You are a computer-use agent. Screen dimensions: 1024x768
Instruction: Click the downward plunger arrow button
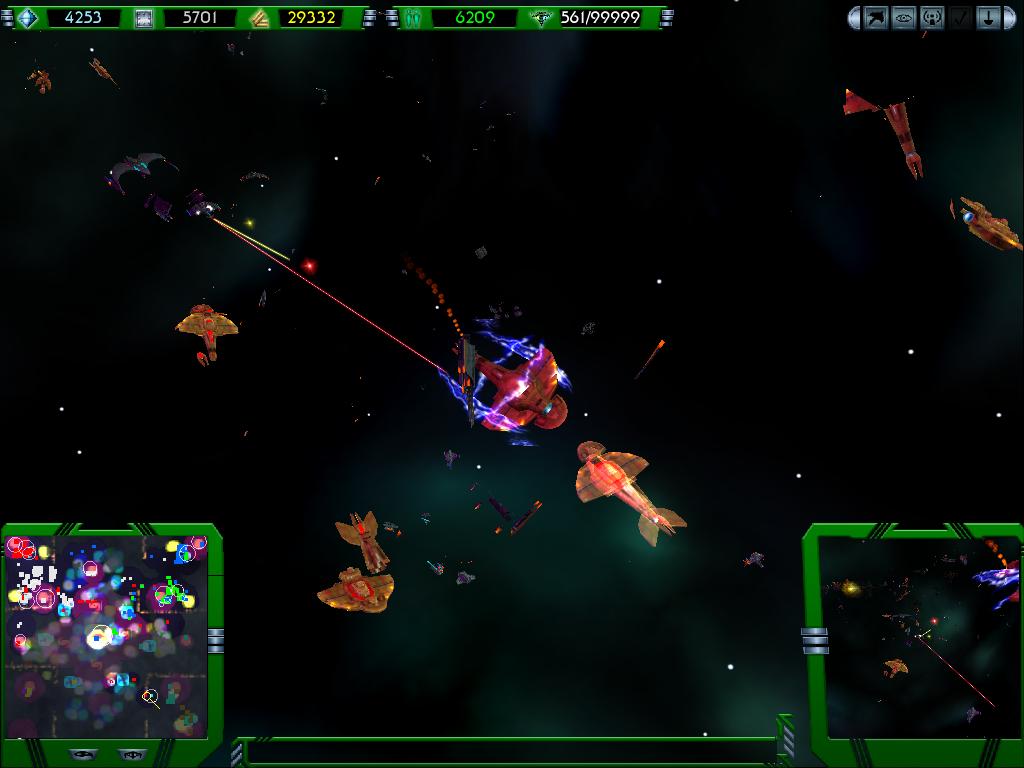tap(987, 18)
